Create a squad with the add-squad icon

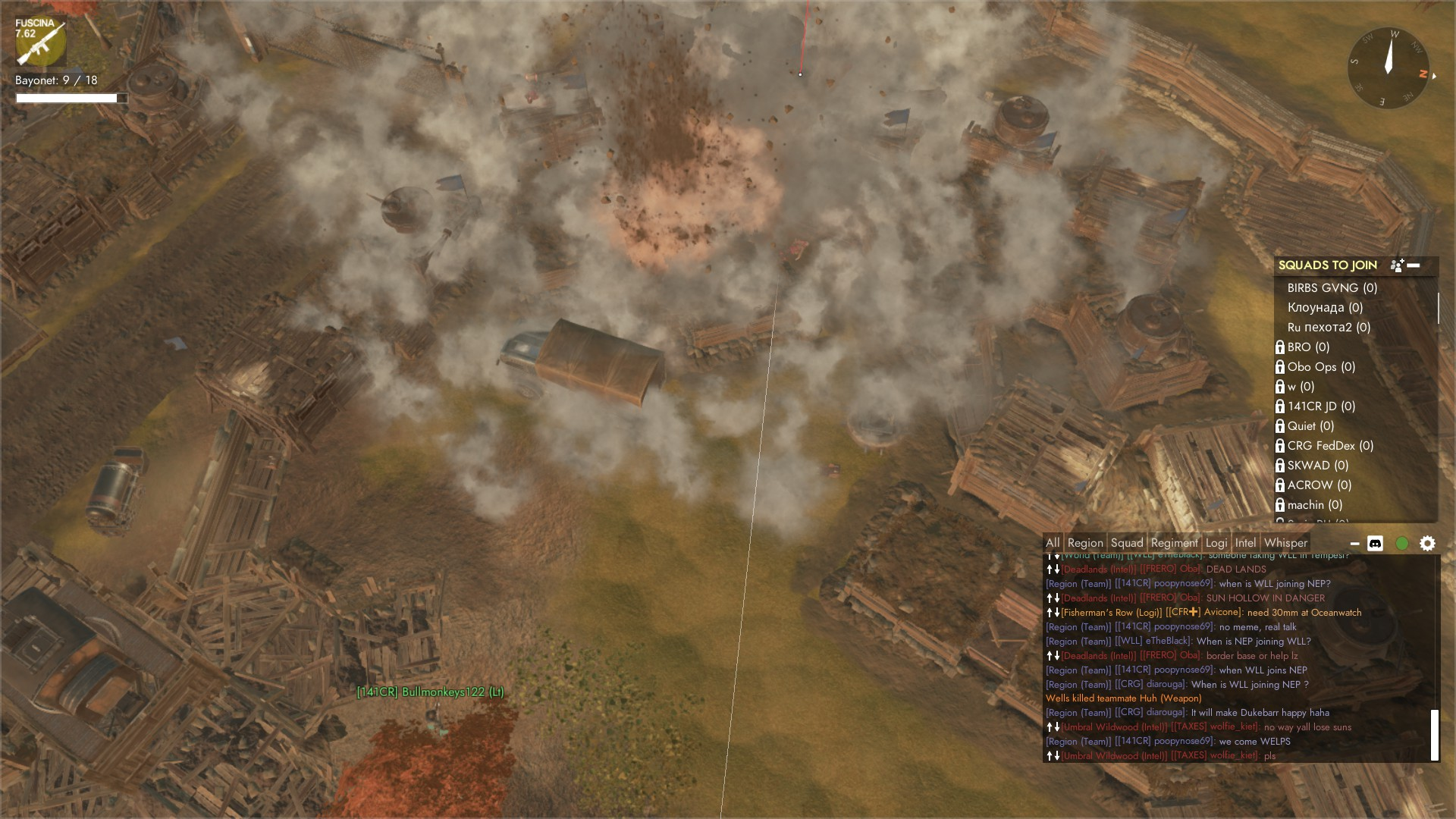pyautogui.click(x=1397, y=265)
